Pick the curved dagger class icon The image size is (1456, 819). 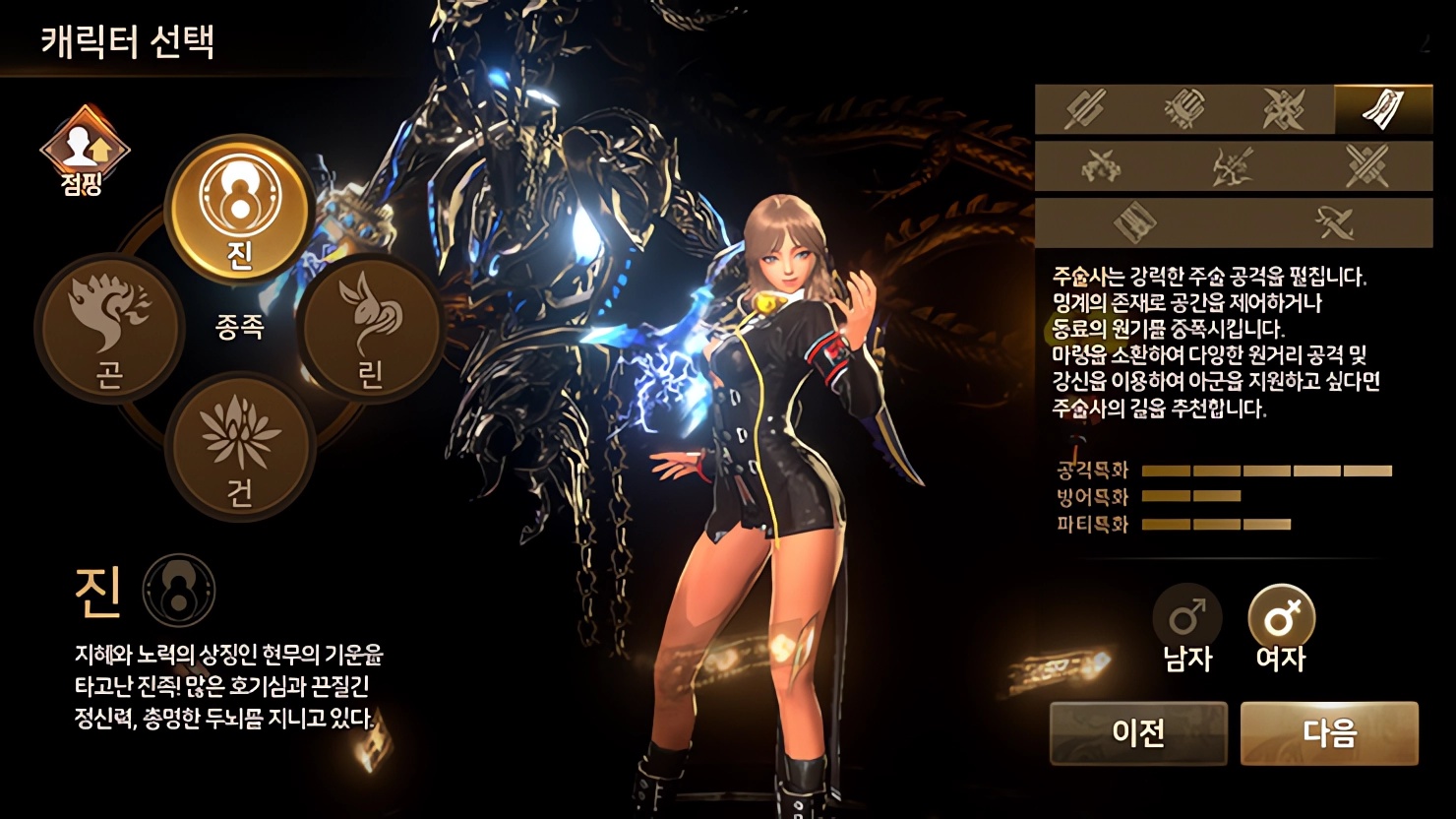[1333, 222]
